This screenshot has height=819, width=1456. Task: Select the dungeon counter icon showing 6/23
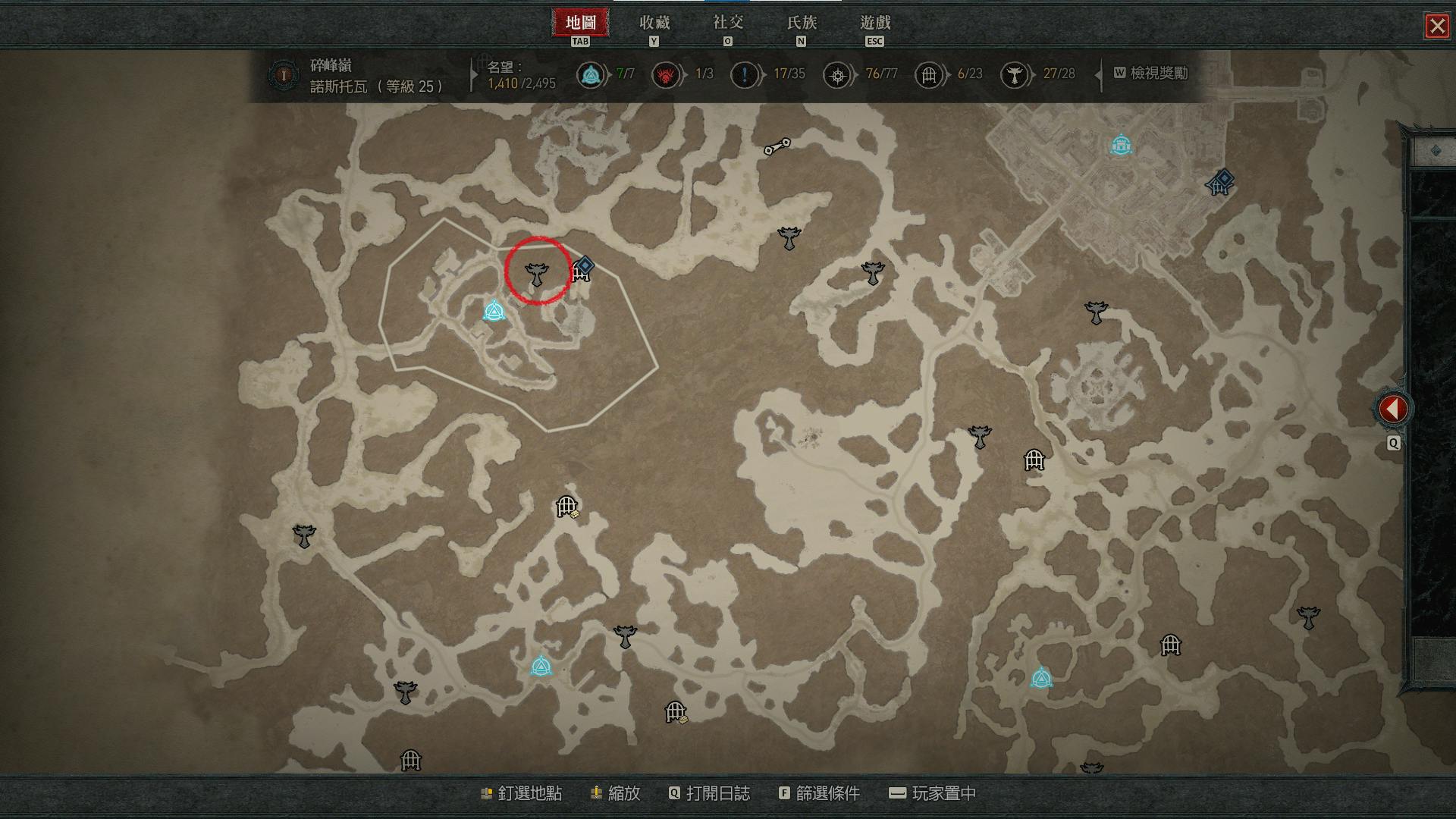(928, 75)
